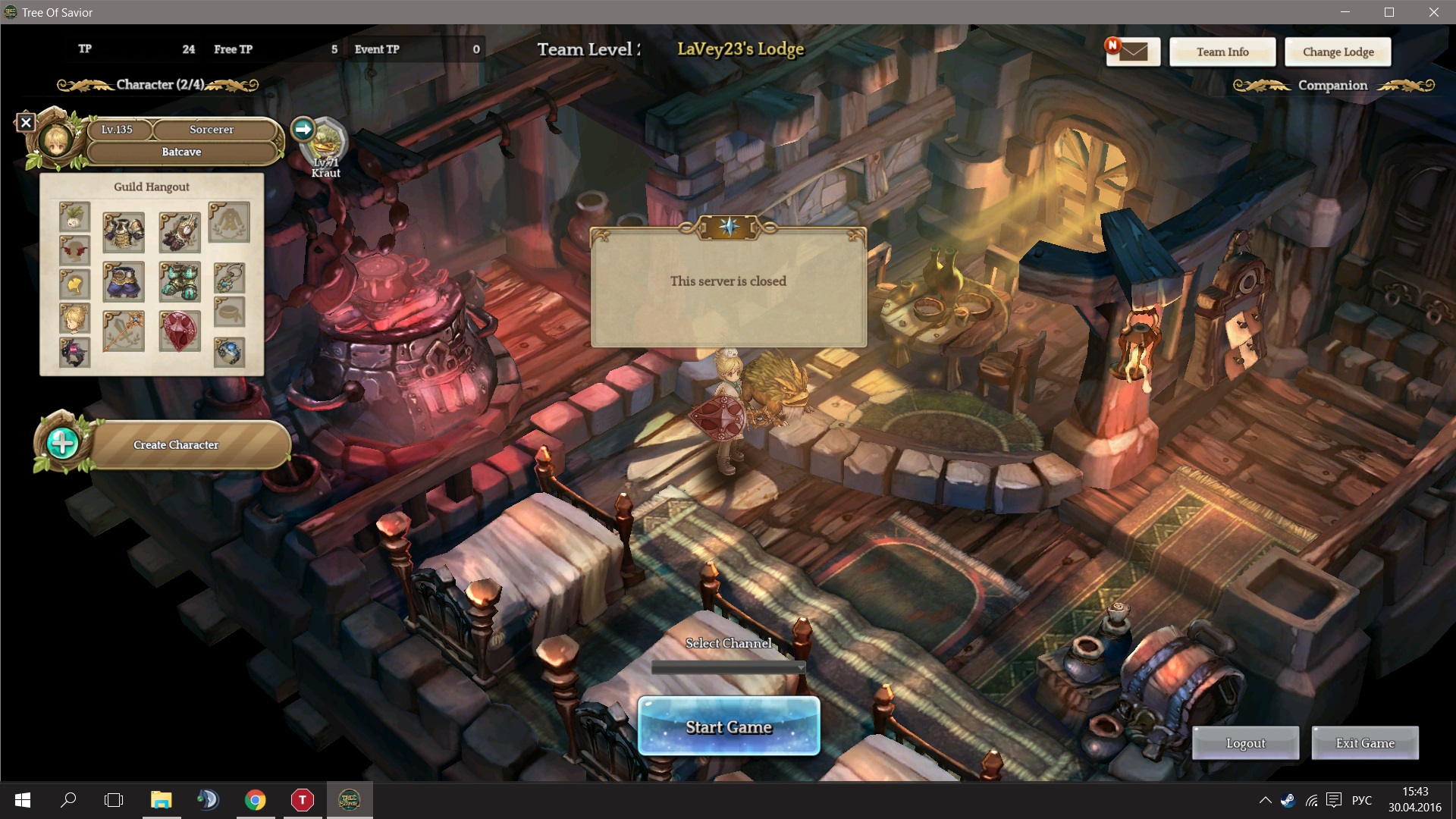This screenshot has width=1456, height=819.
Task: Log out of the account
Action: tap(1245, 743)
